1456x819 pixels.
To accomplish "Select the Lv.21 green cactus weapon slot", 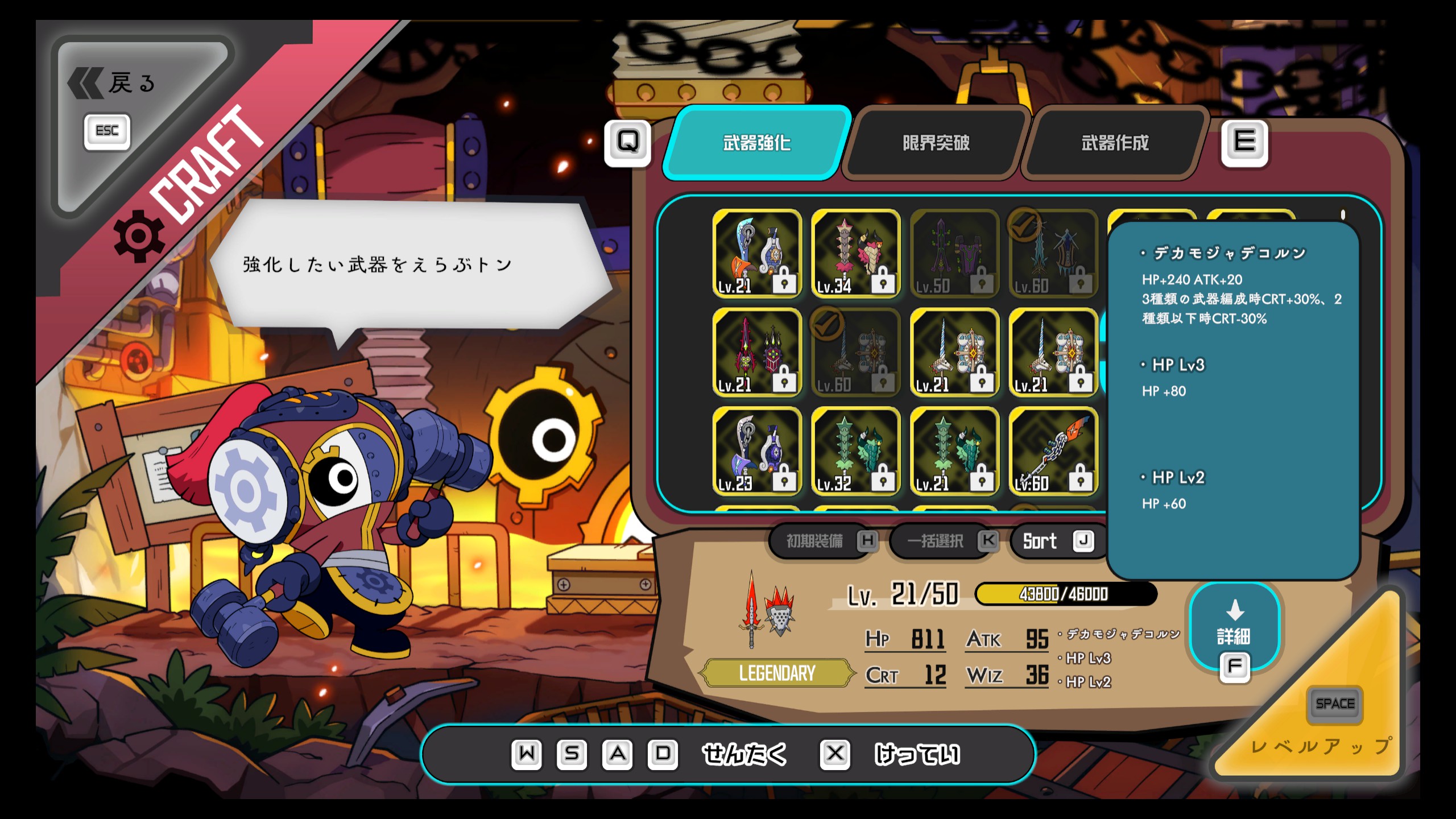I will click(x=954, y=450).
